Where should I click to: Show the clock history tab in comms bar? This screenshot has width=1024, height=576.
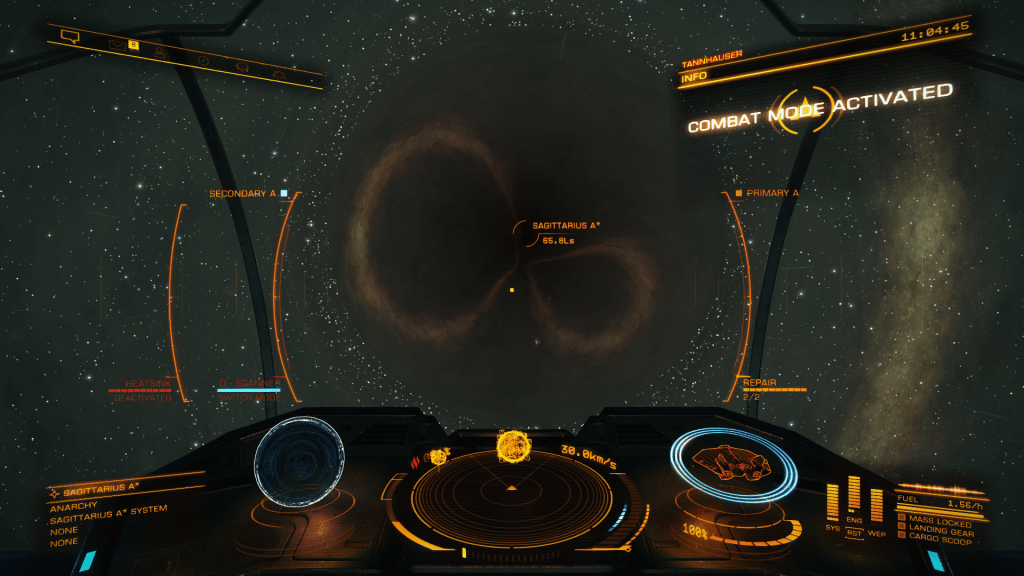203,60
